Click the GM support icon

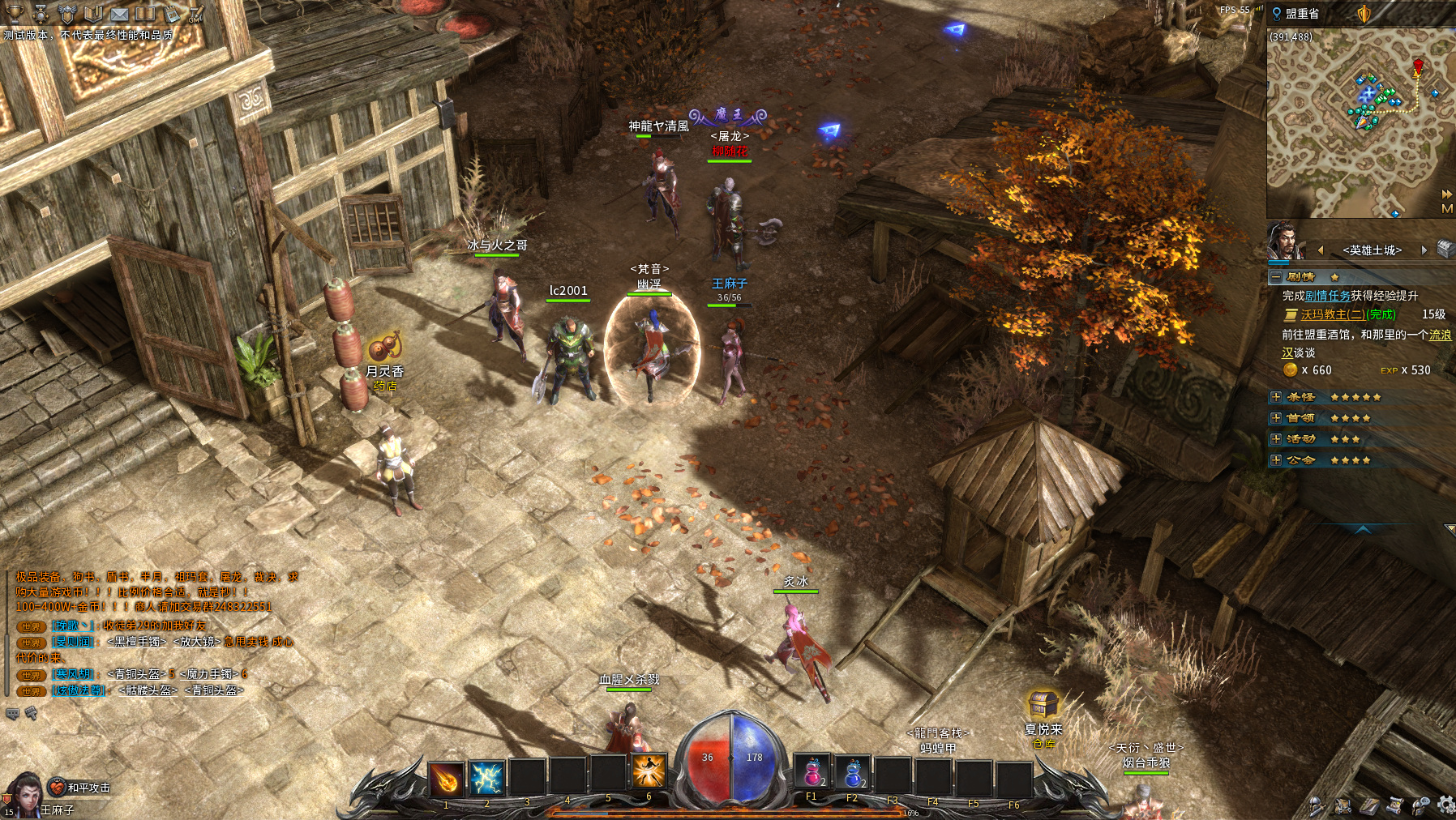point(195,14)
